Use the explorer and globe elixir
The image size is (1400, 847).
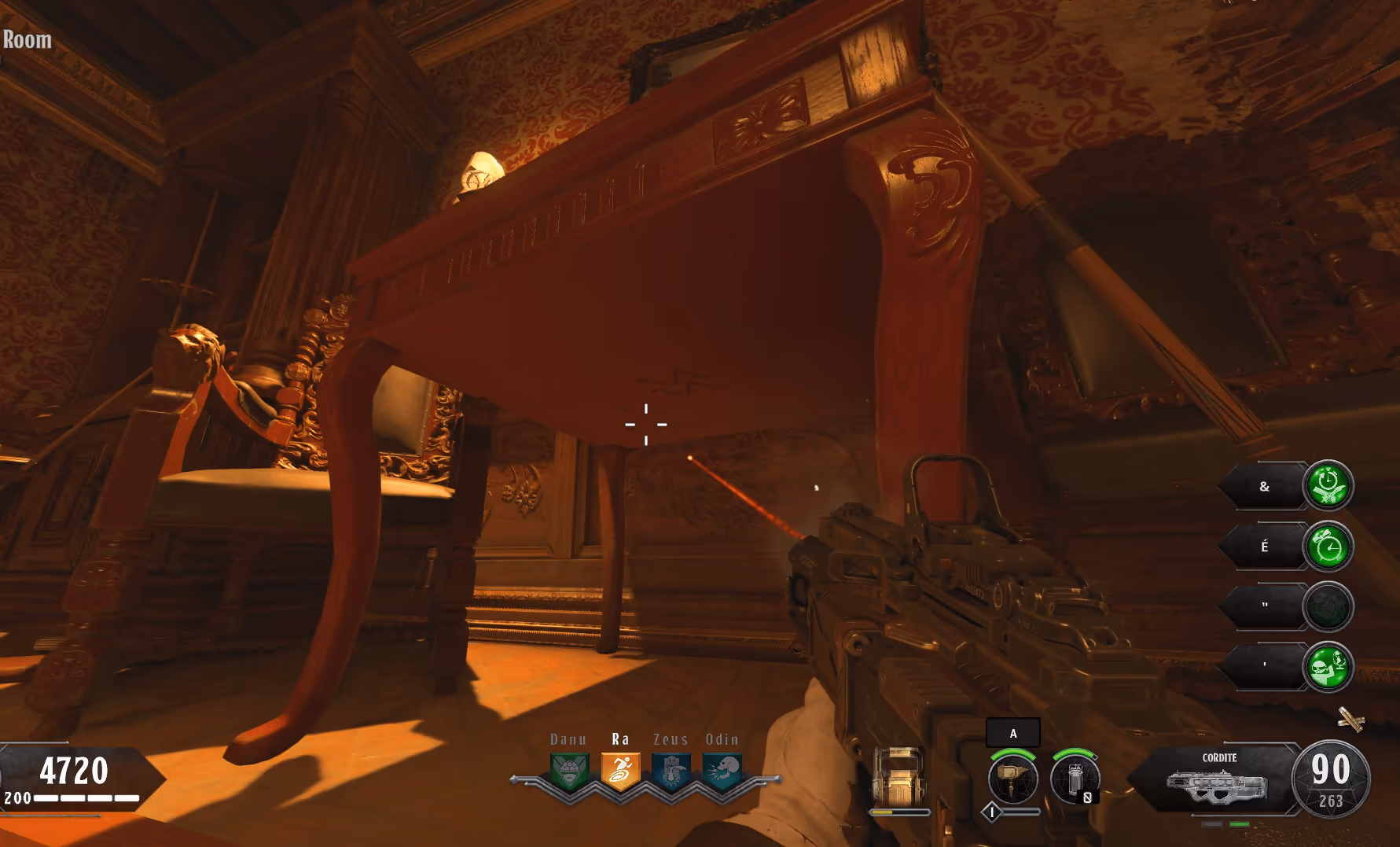(1328, 666)
